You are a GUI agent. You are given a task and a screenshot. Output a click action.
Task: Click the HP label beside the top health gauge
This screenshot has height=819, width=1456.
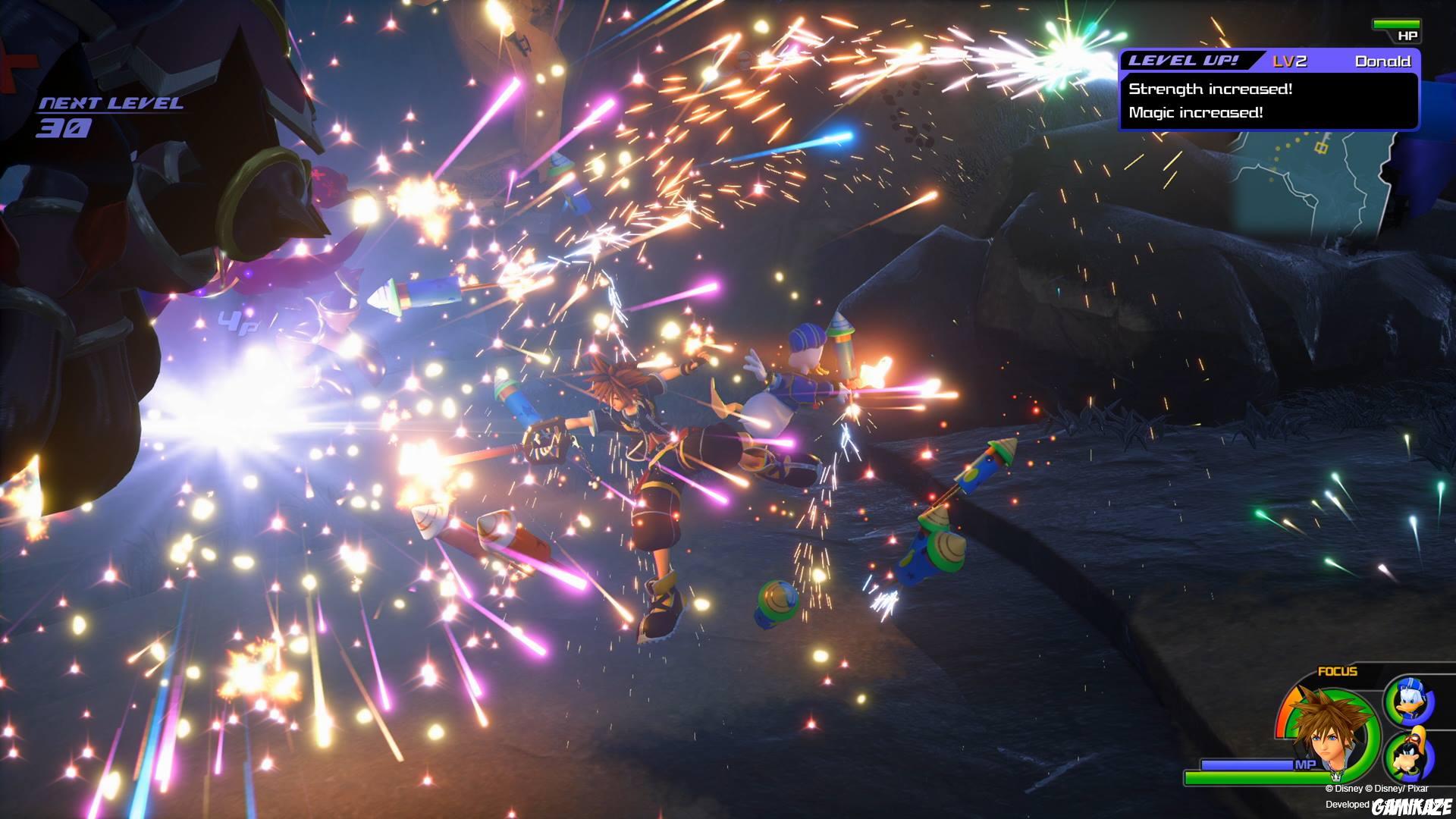pos(1408,36)
